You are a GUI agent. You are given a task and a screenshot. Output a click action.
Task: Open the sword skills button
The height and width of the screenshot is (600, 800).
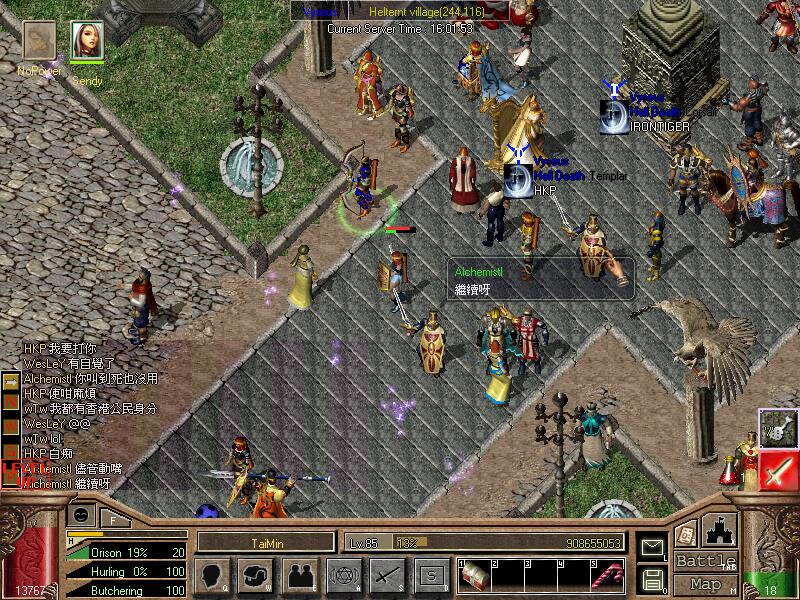pyautogui.click(x=387, y=575)
